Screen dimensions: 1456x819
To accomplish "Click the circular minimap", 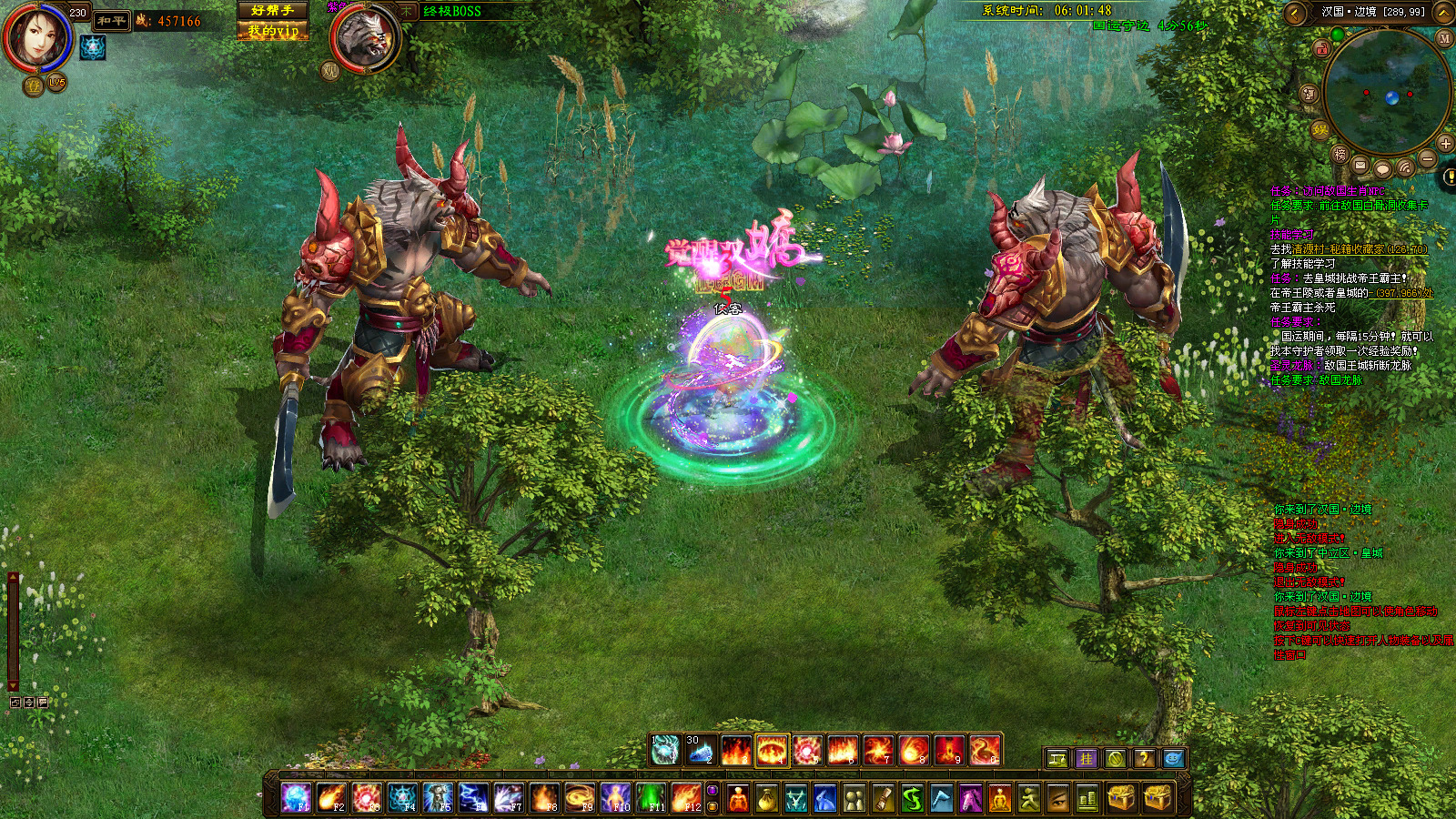I will click(1386, 91).
